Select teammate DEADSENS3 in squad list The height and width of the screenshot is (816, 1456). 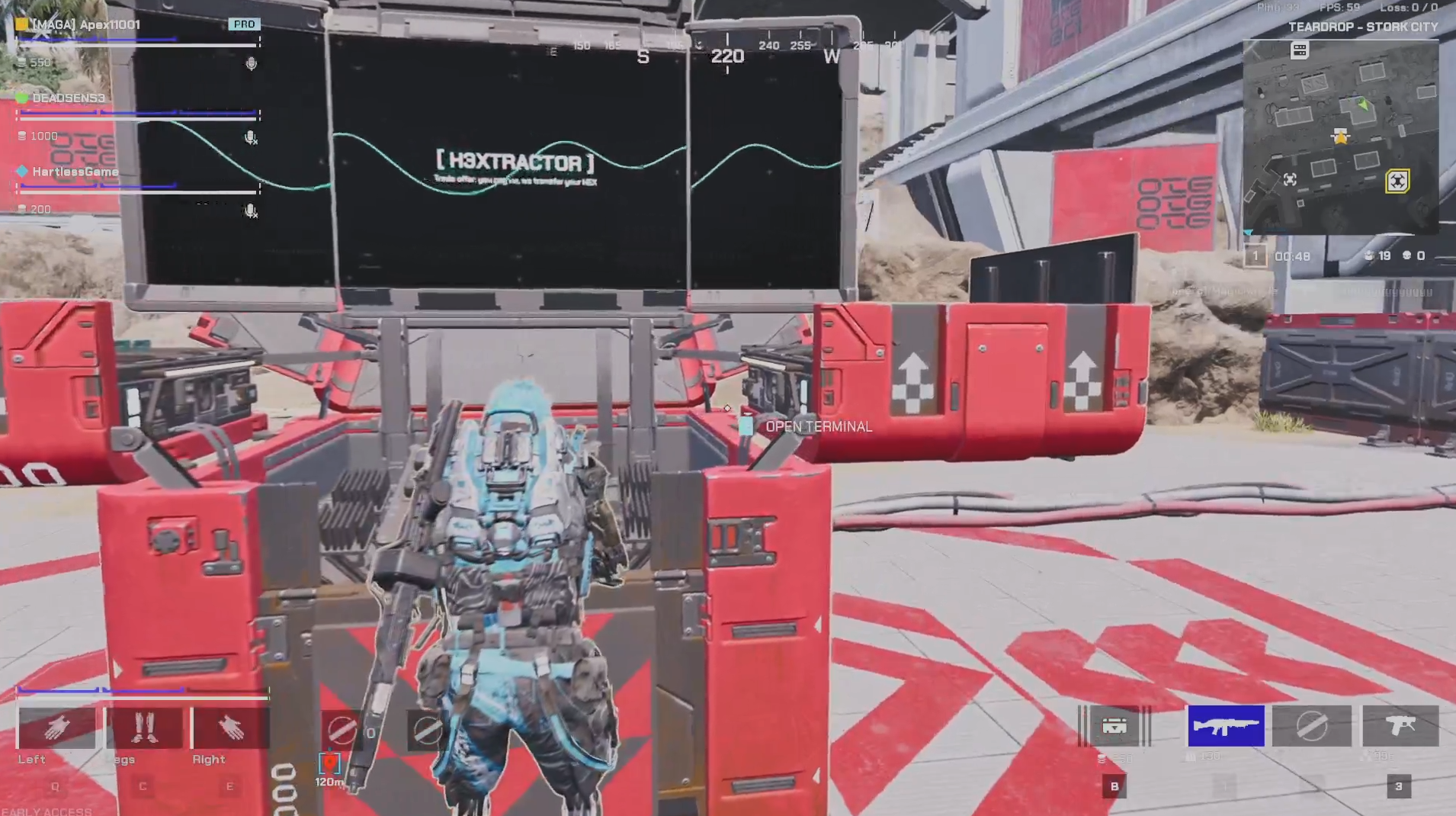(x=69, y=98)
